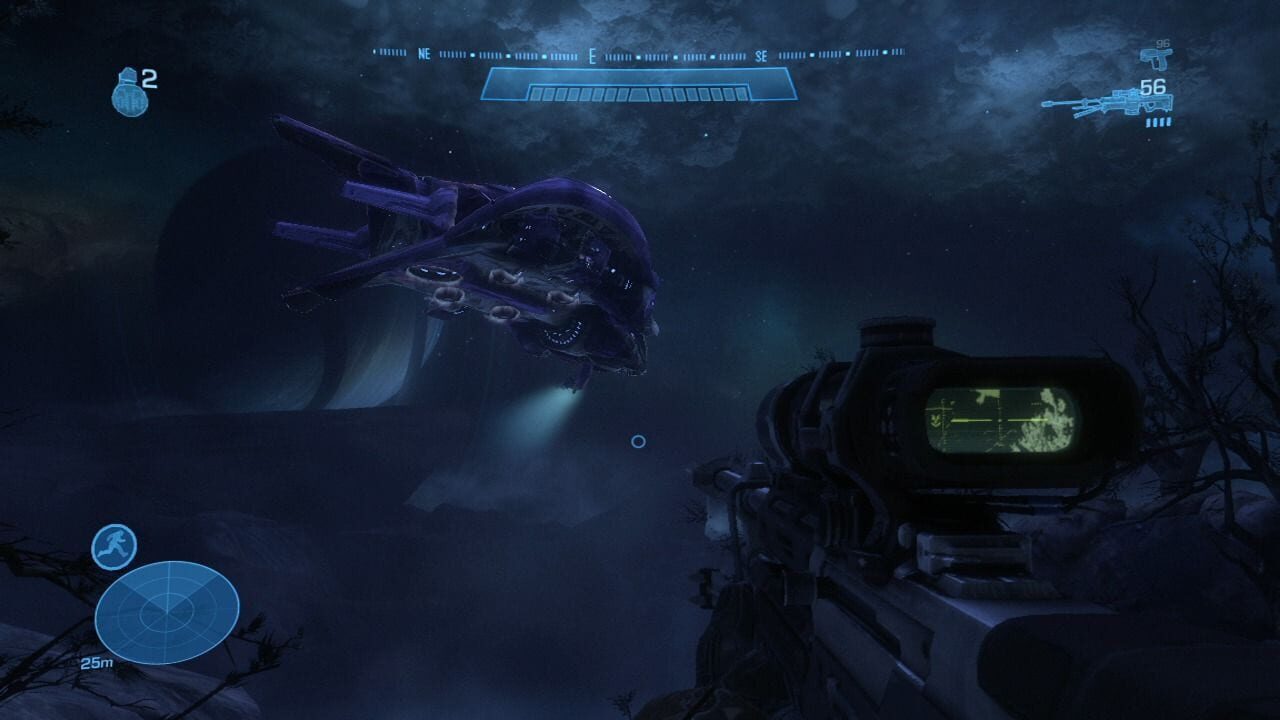Switch to the pistol ammo counter reading 96
The height and width of the screenshot is (720, 1280).
[x=1162, y=42]
